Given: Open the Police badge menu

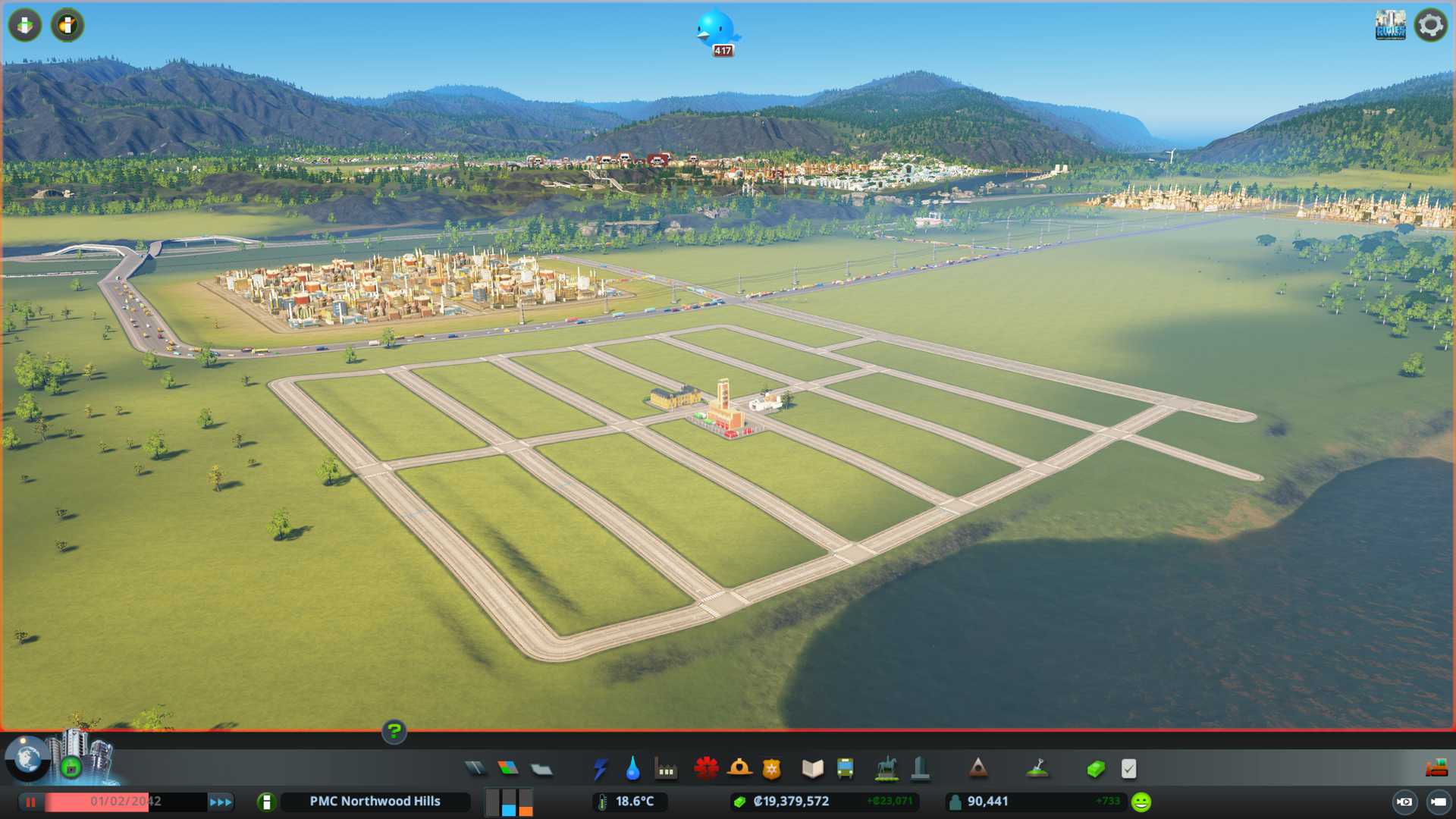Looking at the screenshot, I should click(772, 769).
